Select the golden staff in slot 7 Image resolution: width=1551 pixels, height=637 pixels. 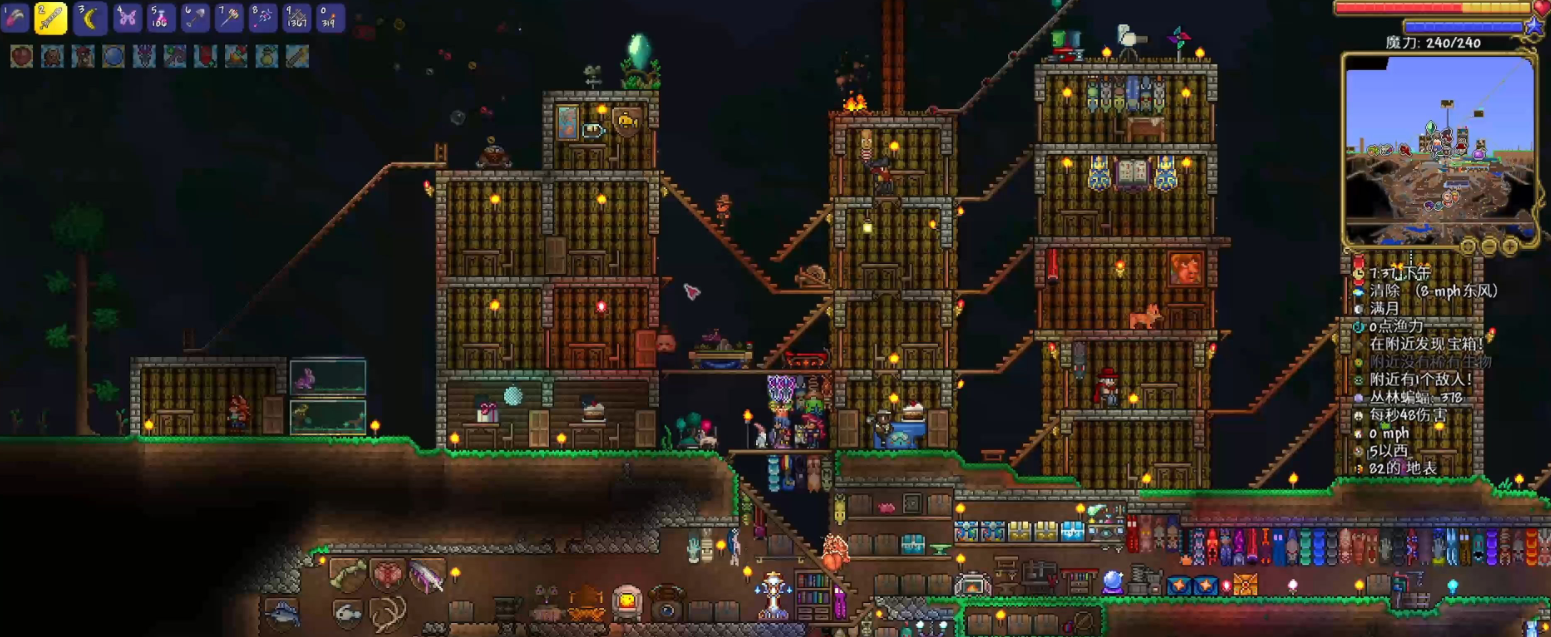229,17
